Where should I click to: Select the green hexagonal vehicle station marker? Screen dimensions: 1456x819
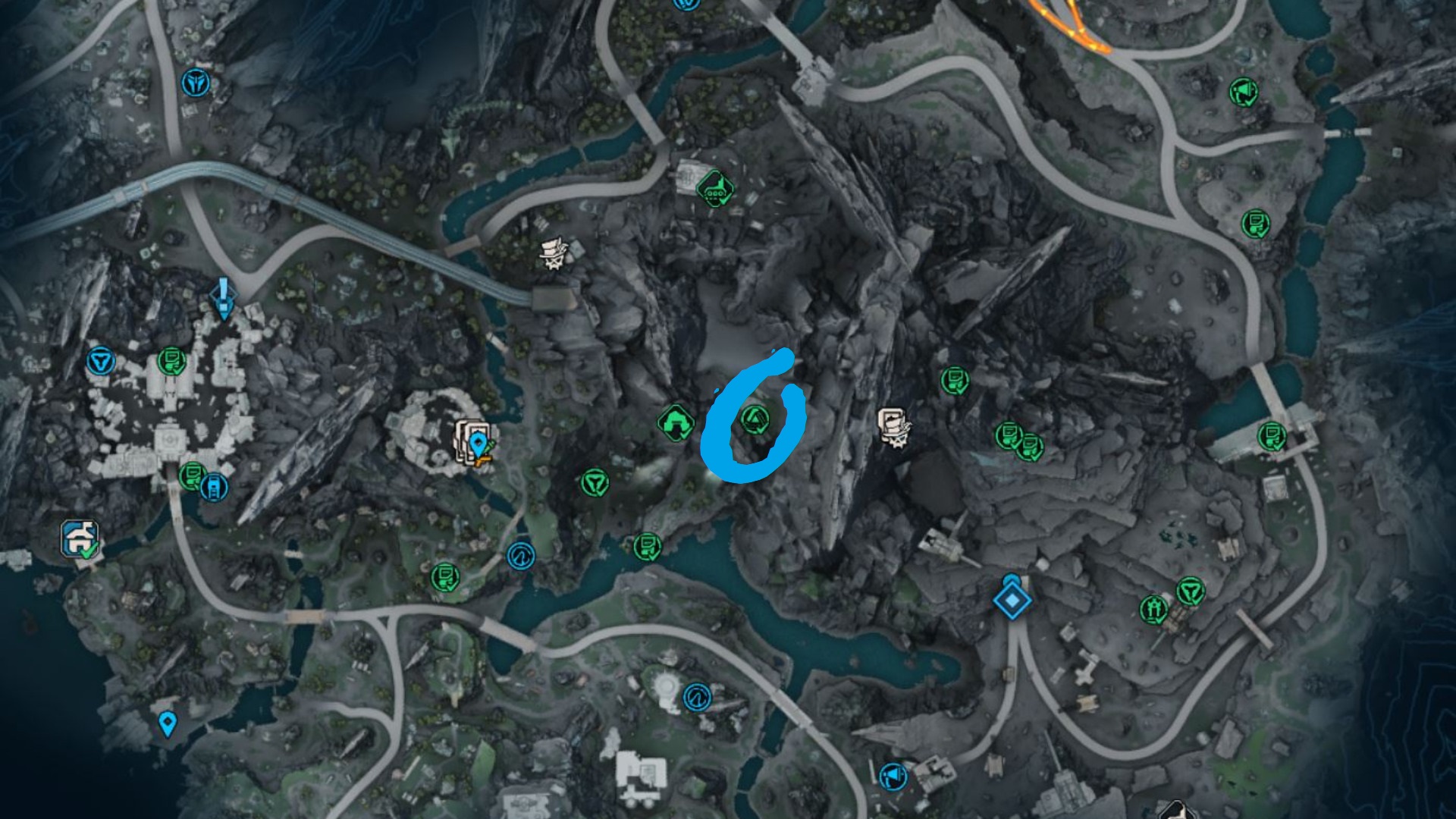click(714, 188)
